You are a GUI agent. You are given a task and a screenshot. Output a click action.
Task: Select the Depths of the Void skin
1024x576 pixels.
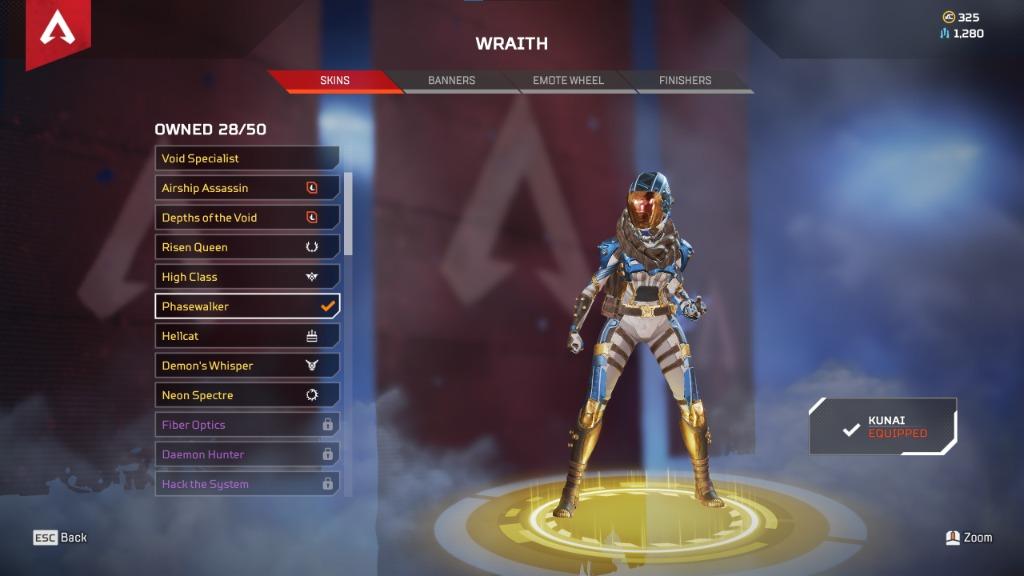tap(247, 217)
